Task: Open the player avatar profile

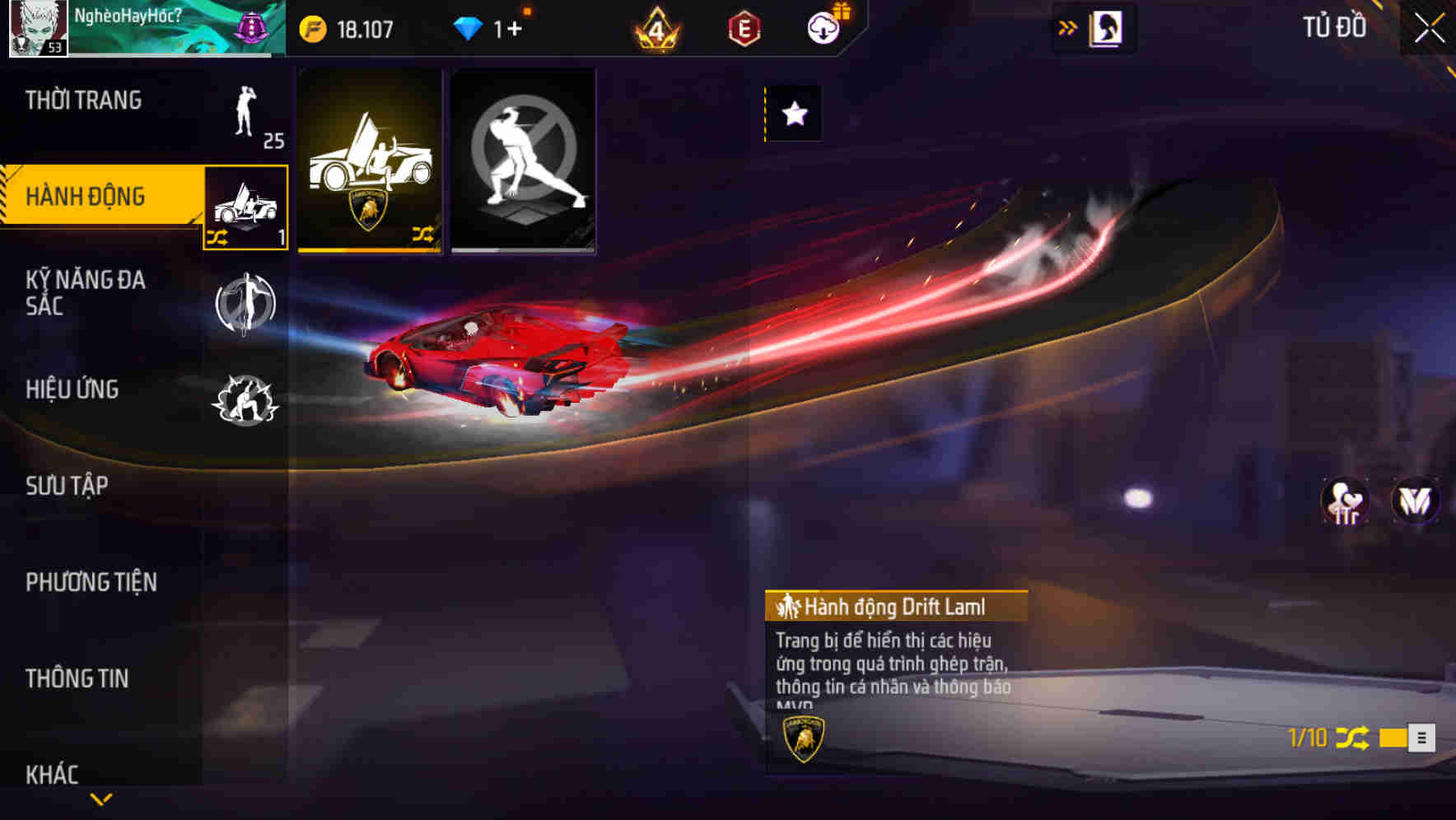Action: [37, 29]
